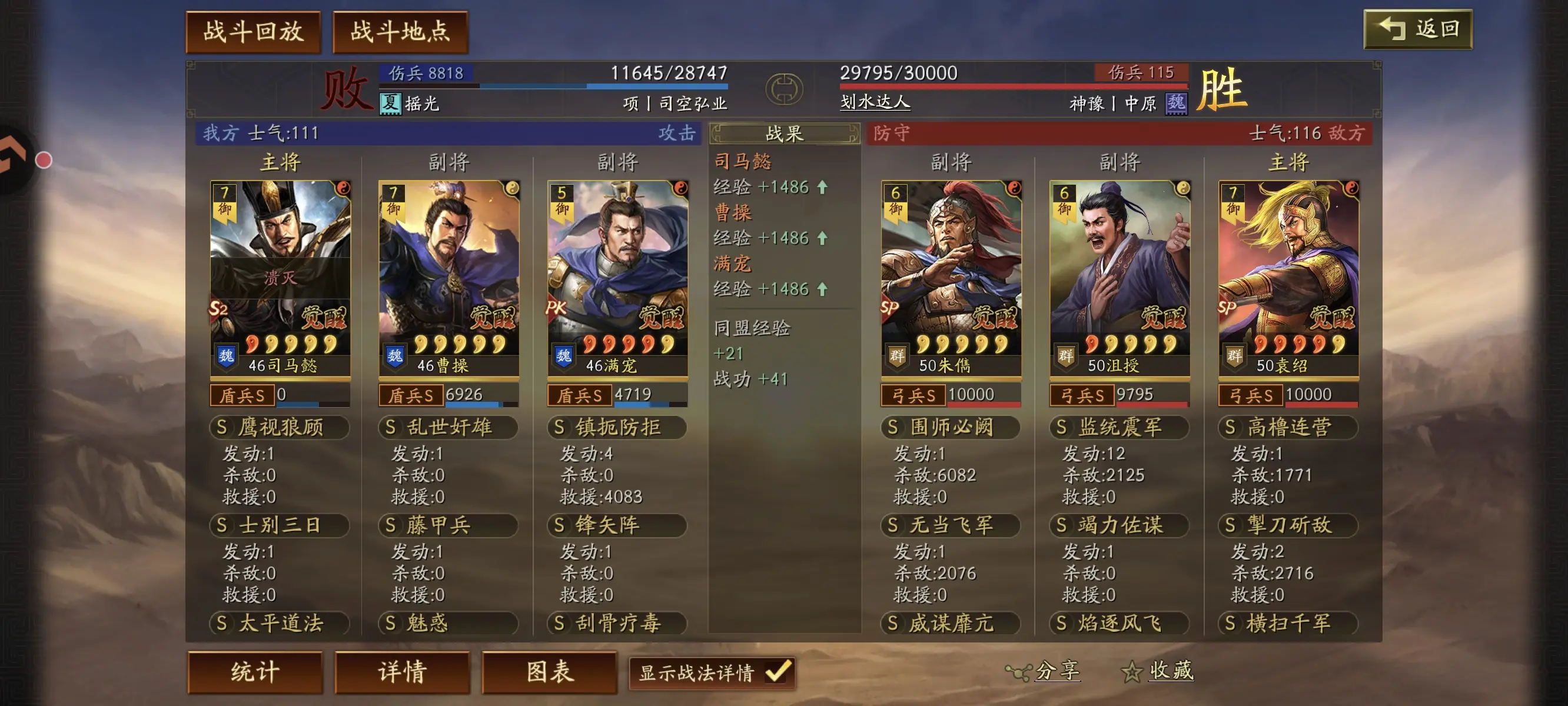
Task: Switch to the 统计 tab
Action: 255,672
